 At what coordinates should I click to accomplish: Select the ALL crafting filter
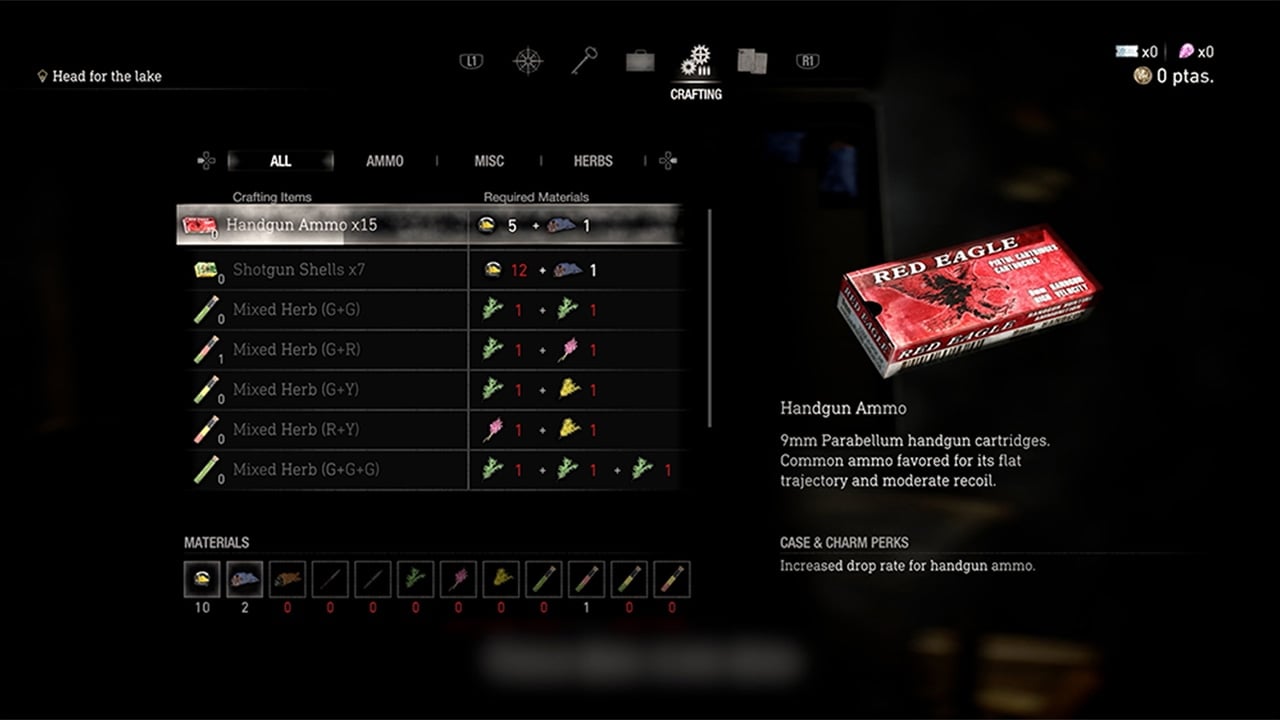281,160
